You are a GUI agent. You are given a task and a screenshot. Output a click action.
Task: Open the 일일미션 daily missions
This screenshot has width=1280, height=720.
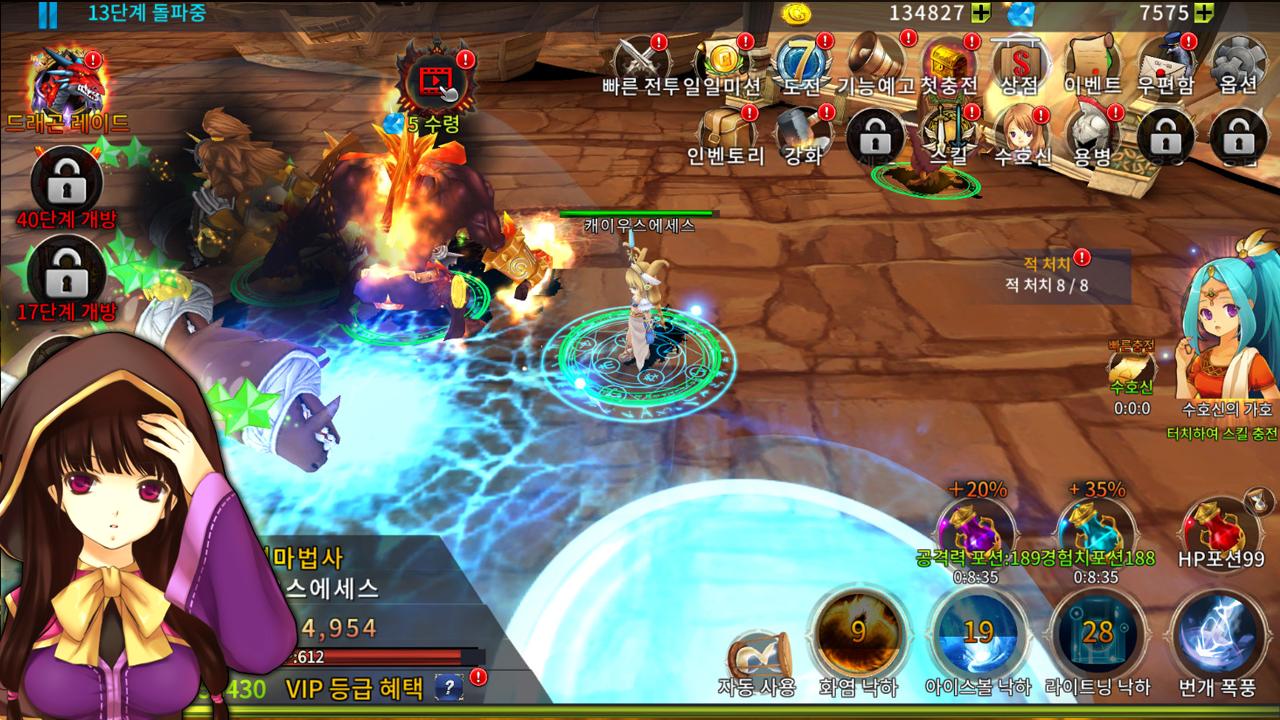pos(723,64)
